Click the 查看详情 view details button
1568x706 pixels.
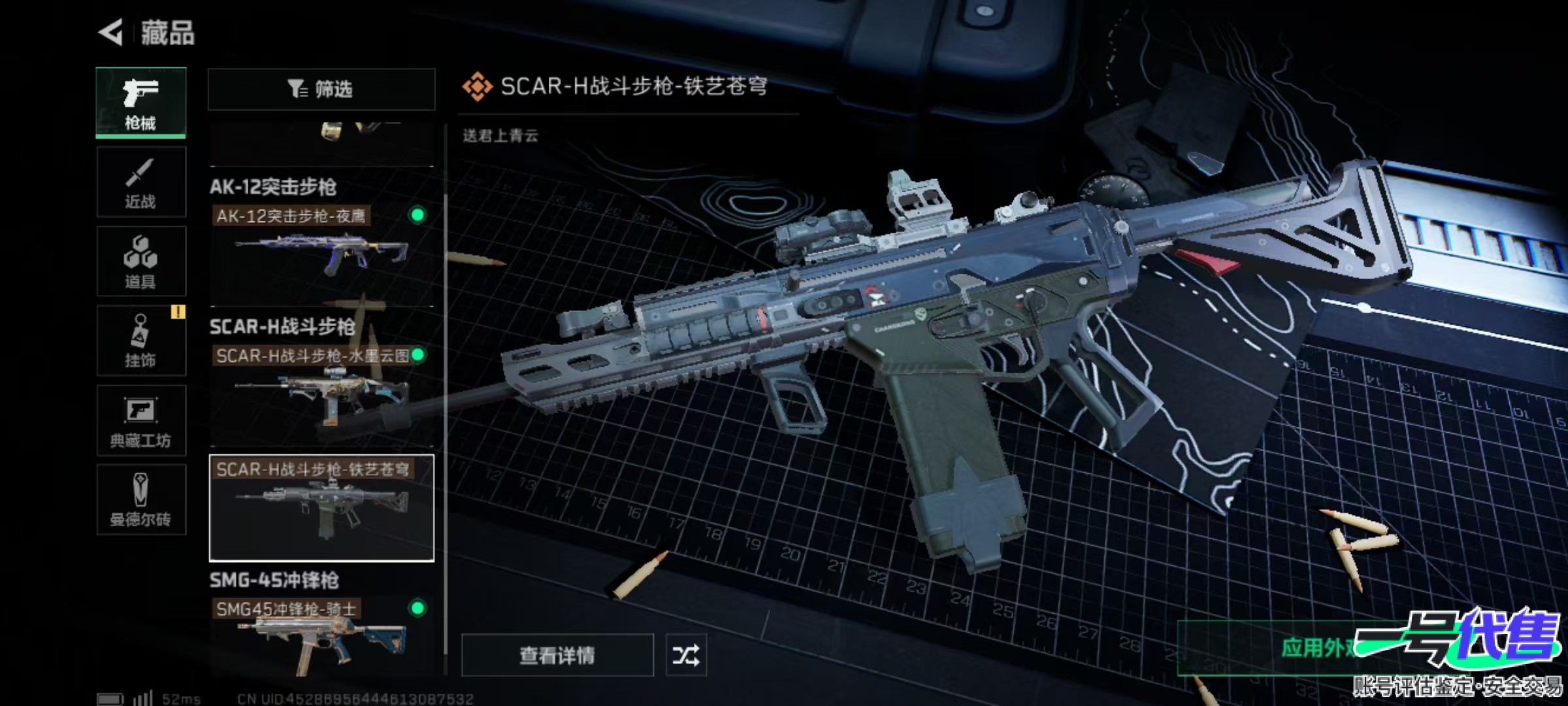click(557, 655)
